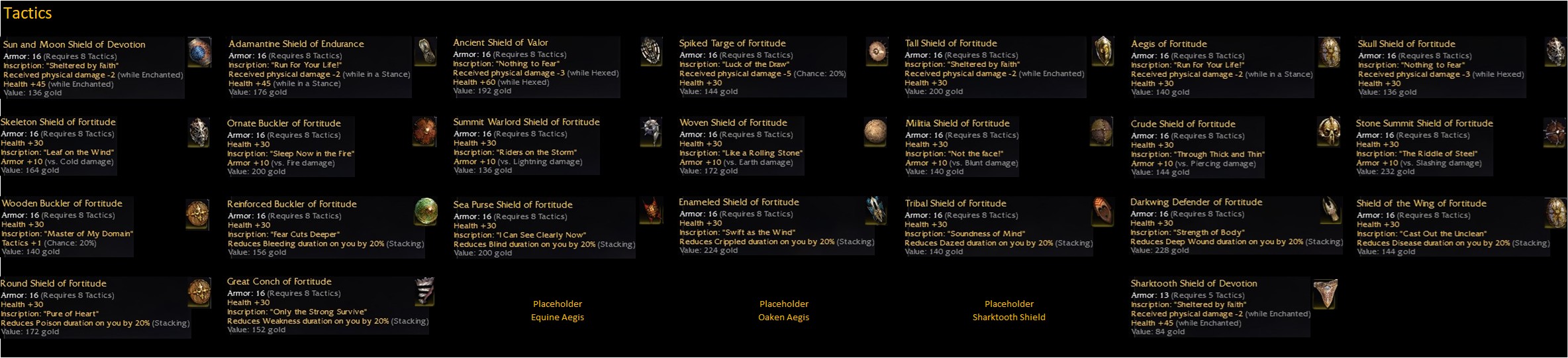Select the Sun and Moon Shield icon
This screenshot has height=358, width=1568.
(x=199, y=53)
